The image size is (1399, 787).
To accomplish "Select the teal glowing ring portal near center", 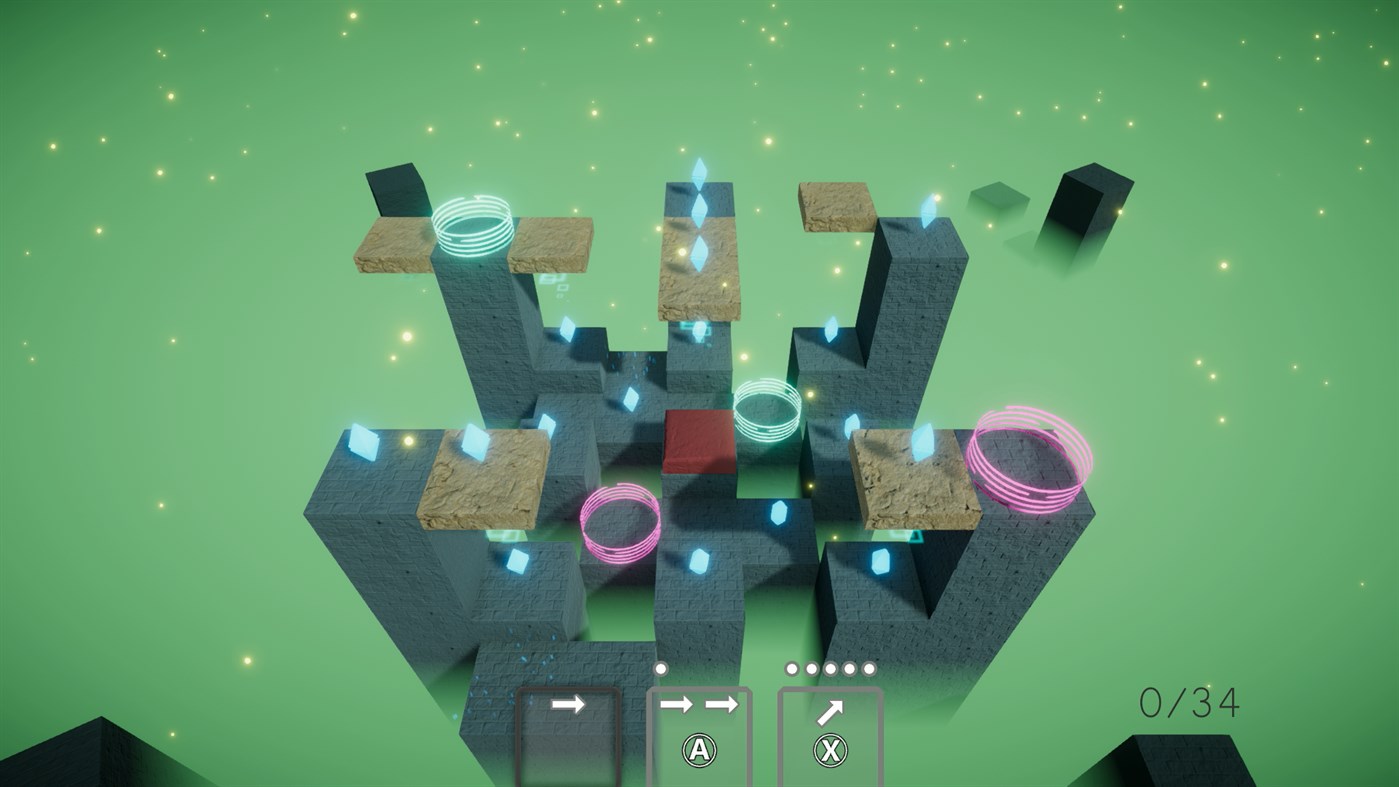I will coord(765,410).
